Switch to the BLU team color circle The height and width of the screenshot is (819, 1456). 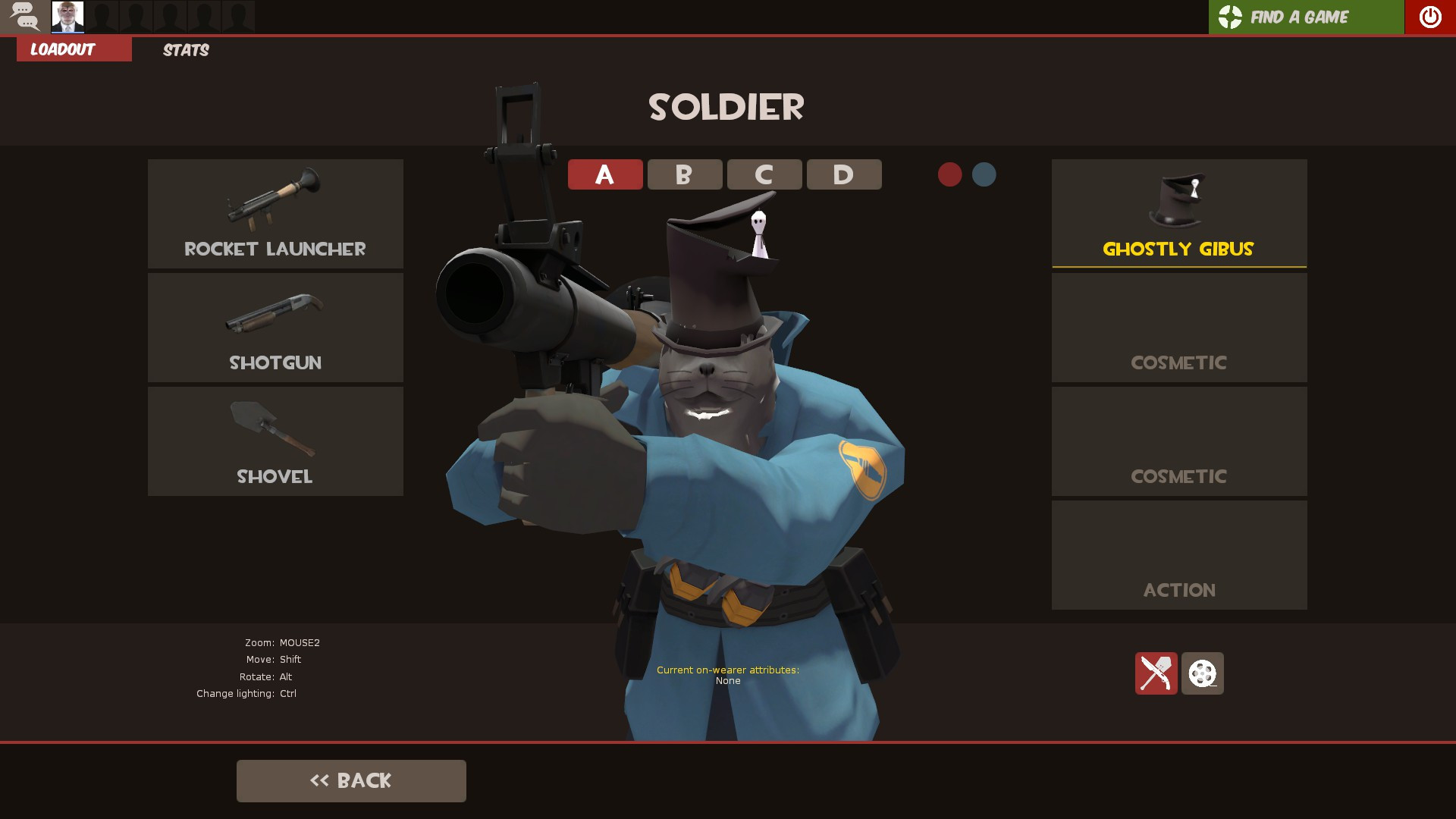[x=984, y=174]
